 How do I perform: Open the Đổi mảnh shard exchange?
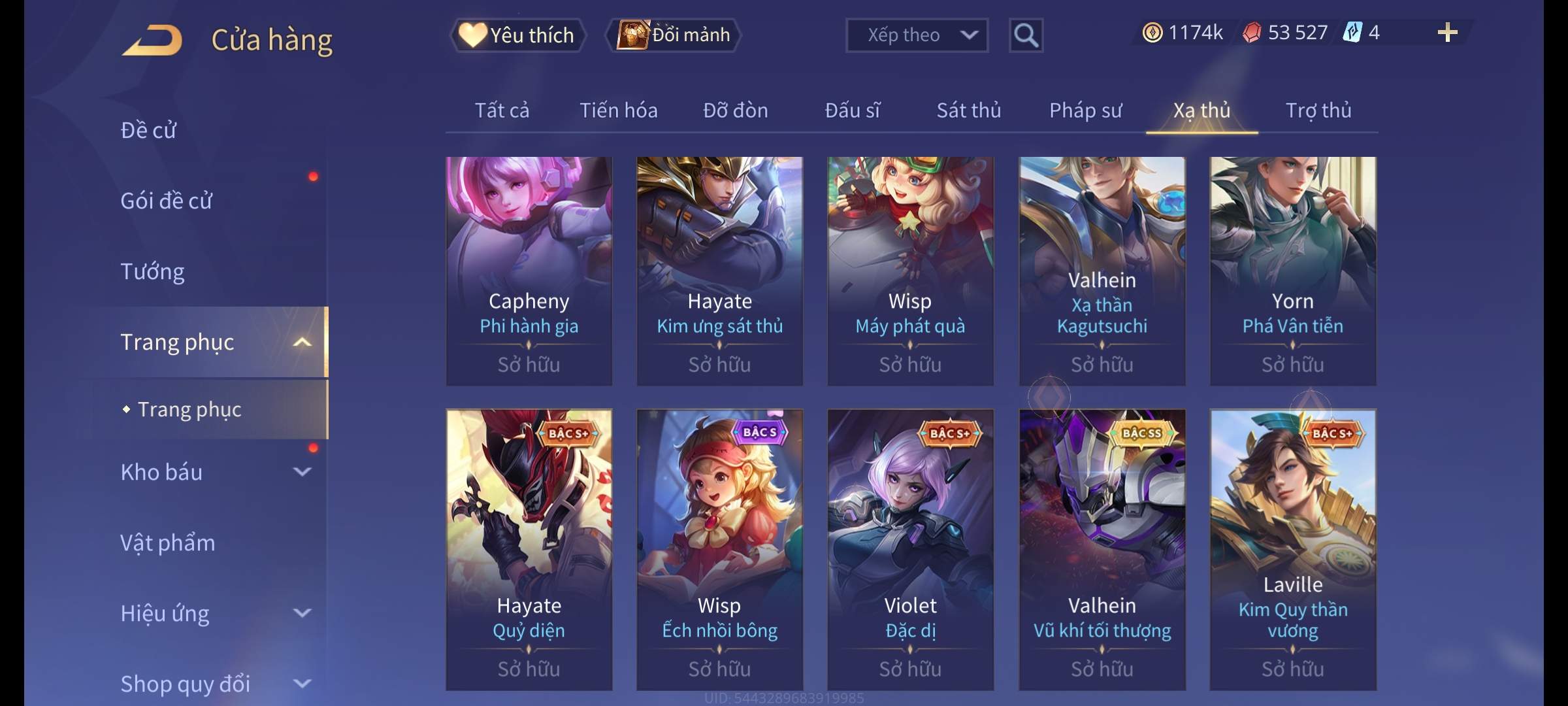click(674, 35)
